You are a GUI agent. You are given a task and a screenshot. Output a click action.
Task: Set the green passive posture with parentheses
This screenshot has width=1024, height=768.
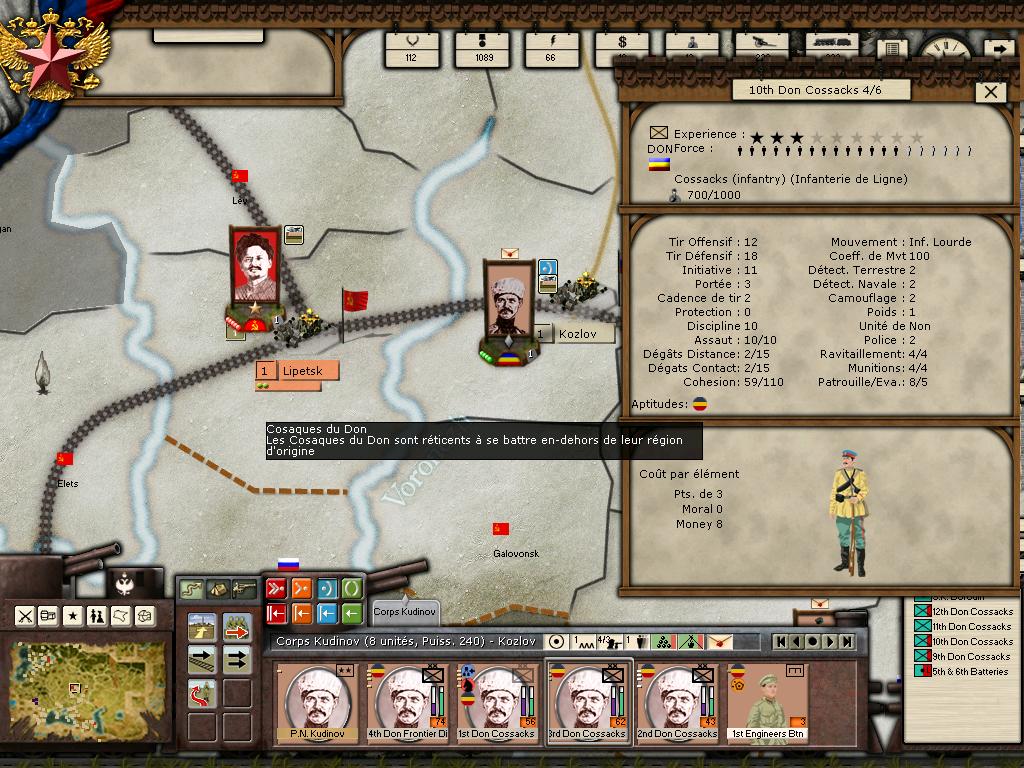pos(352,588)
